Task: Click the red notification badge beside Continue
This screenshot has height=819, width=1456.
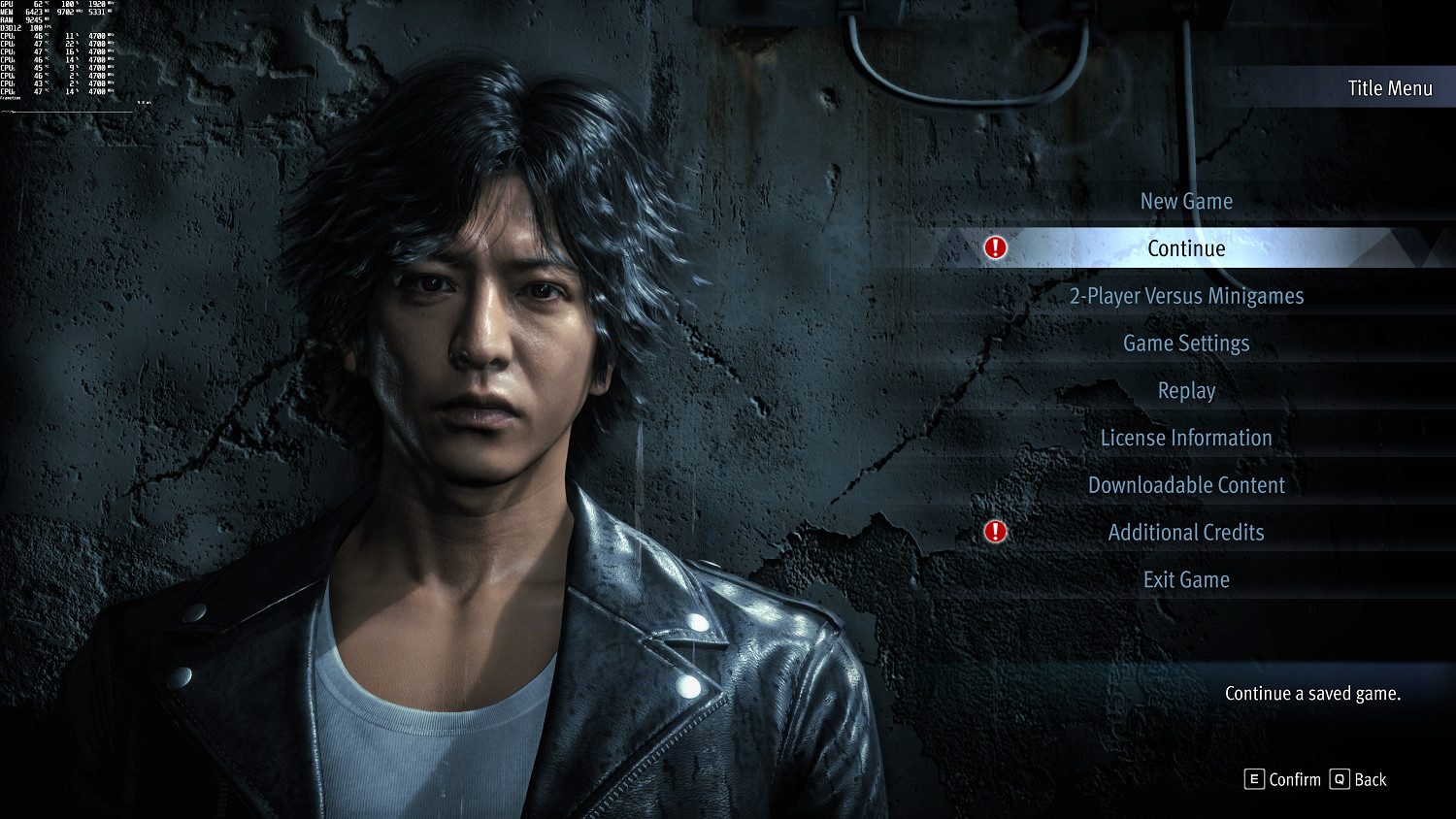Action: point(993,248)
